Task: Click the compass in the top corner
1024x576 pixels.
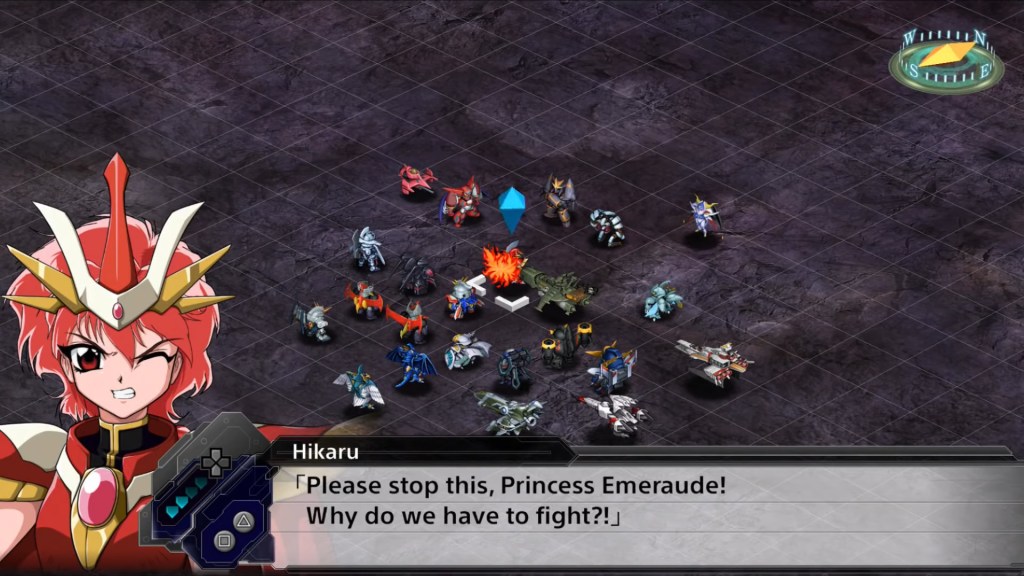Action: click(x=945, y=60)
